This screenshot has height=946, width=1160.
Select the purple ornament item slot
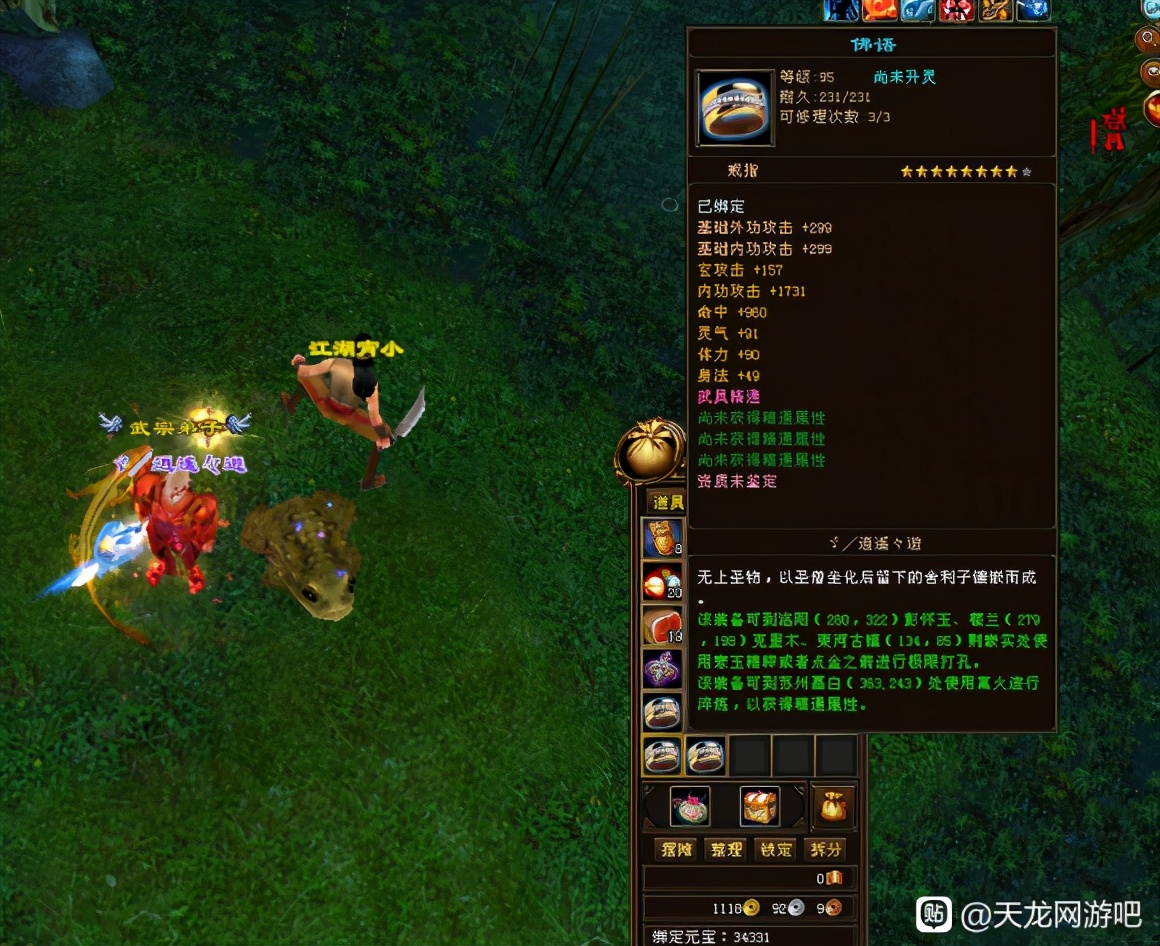tap(662, 668)
